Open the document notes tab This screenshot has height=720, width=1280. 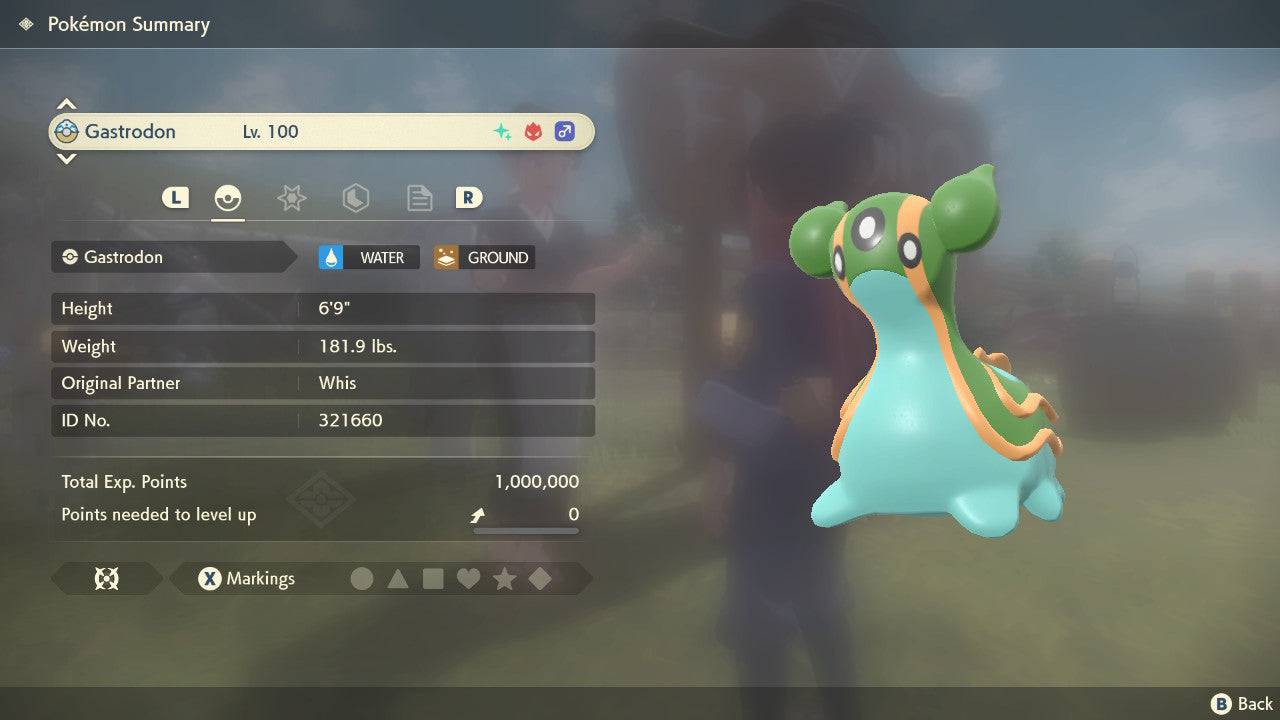(419, 198)
